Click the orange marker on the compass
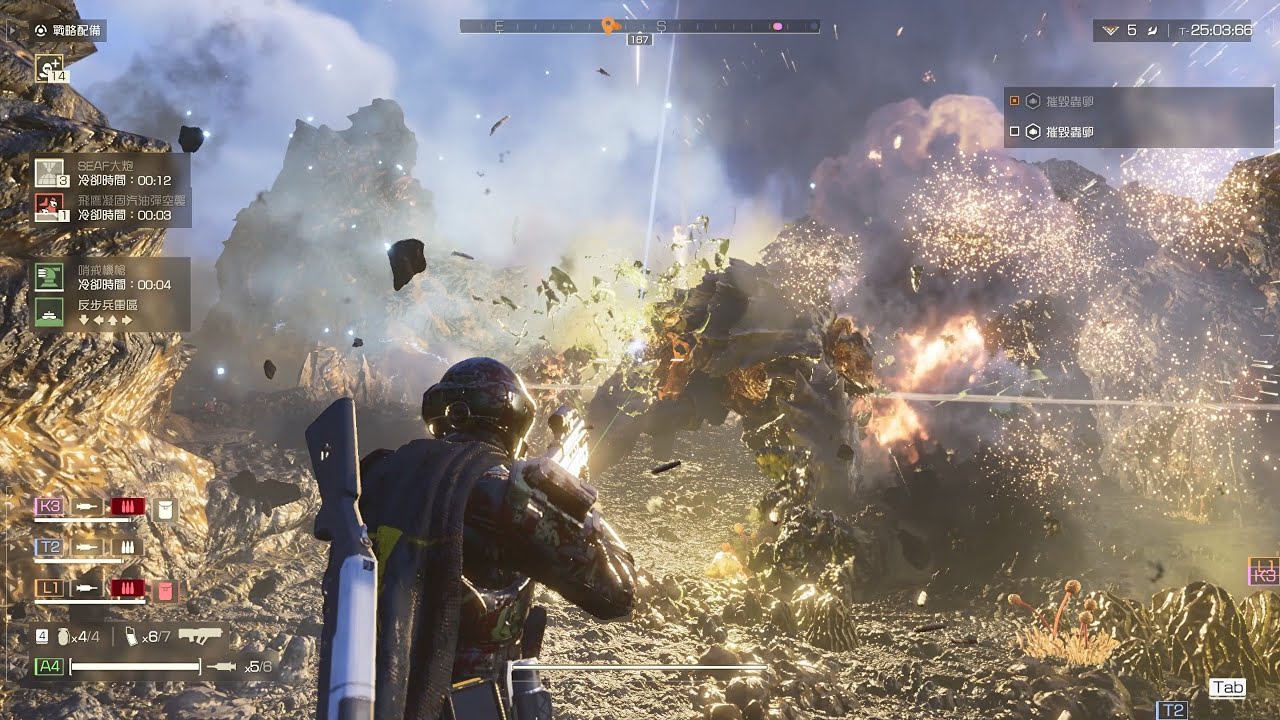Screen dimensions: 1280x720 tap(609, 25)
